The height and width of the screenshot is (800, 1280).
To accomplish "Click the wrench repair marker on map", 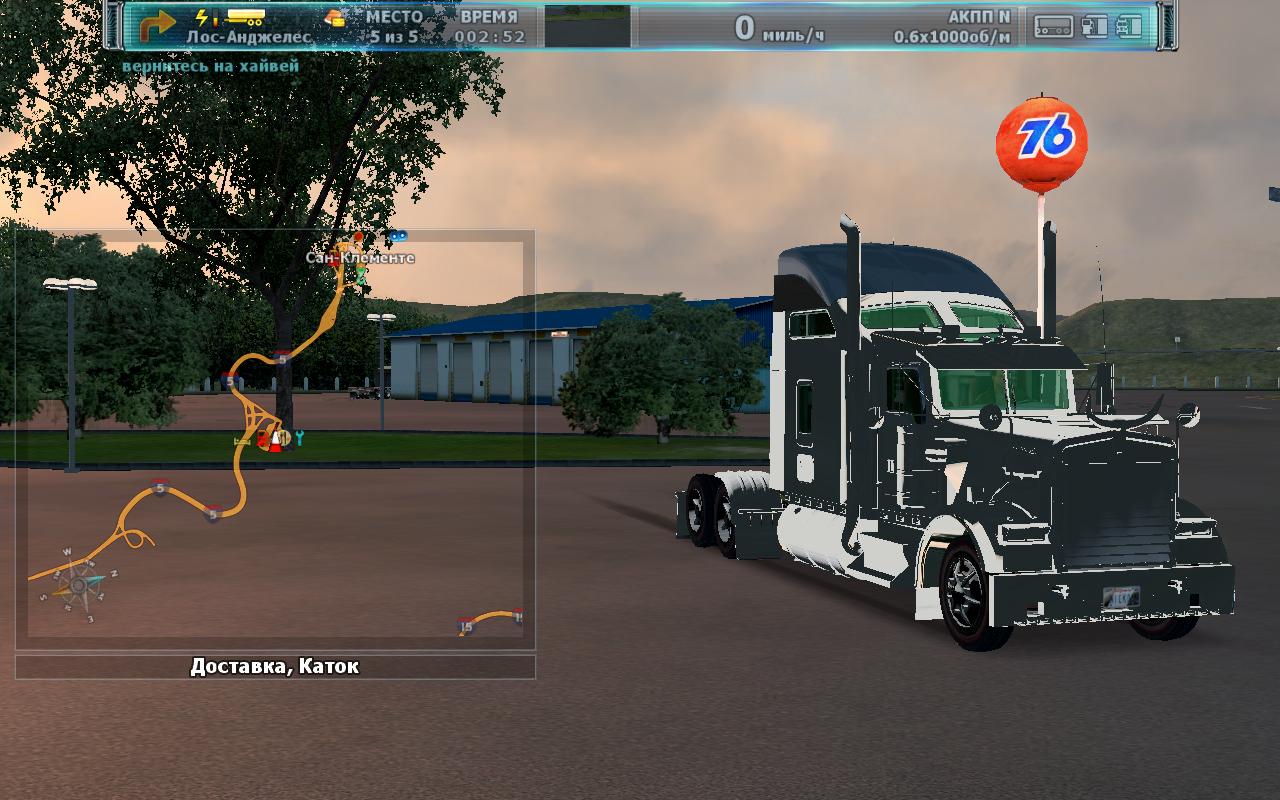I will [298, 437].
